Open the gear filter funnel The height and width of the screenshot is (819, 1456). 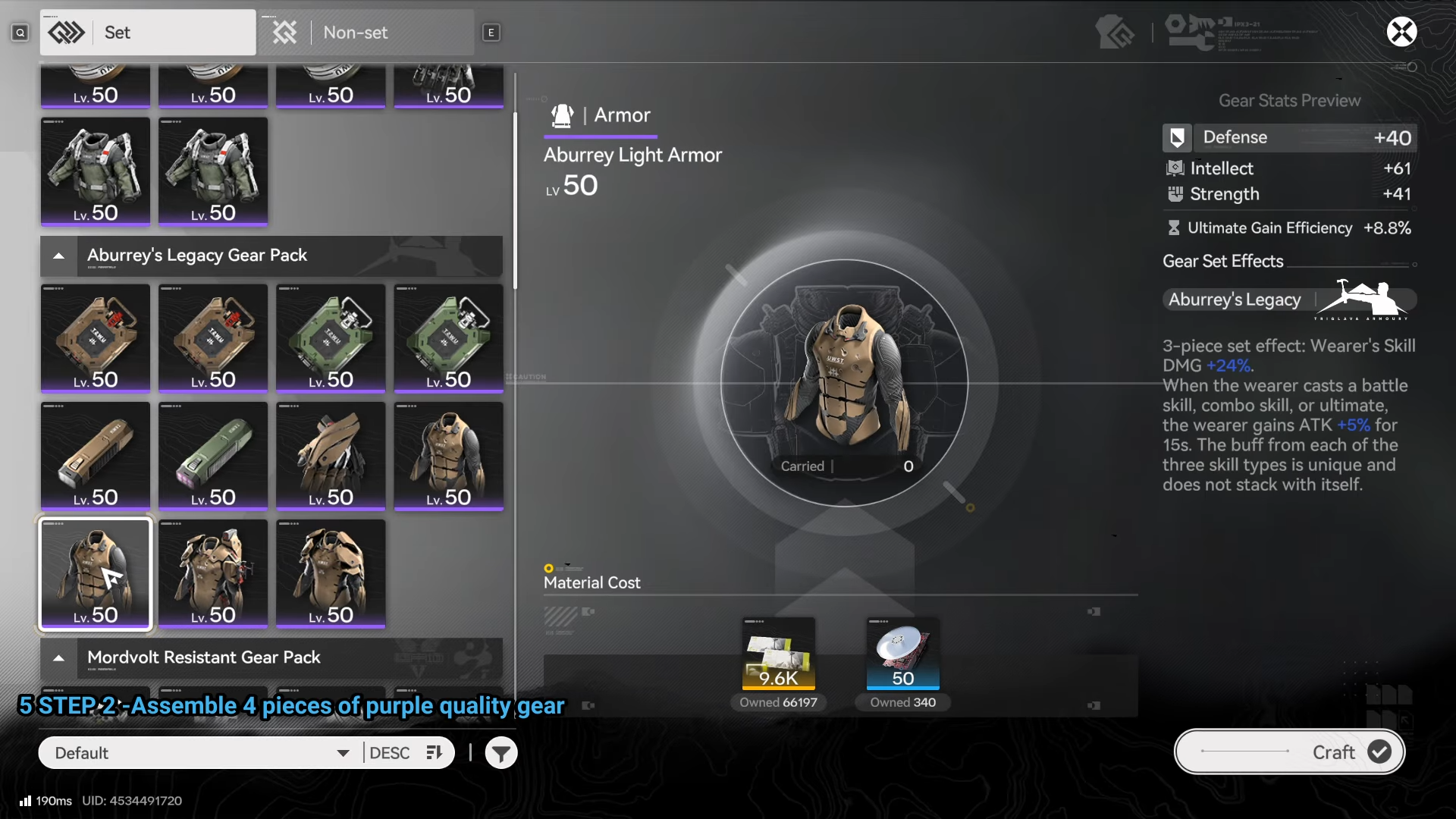(x=501, y=753)
